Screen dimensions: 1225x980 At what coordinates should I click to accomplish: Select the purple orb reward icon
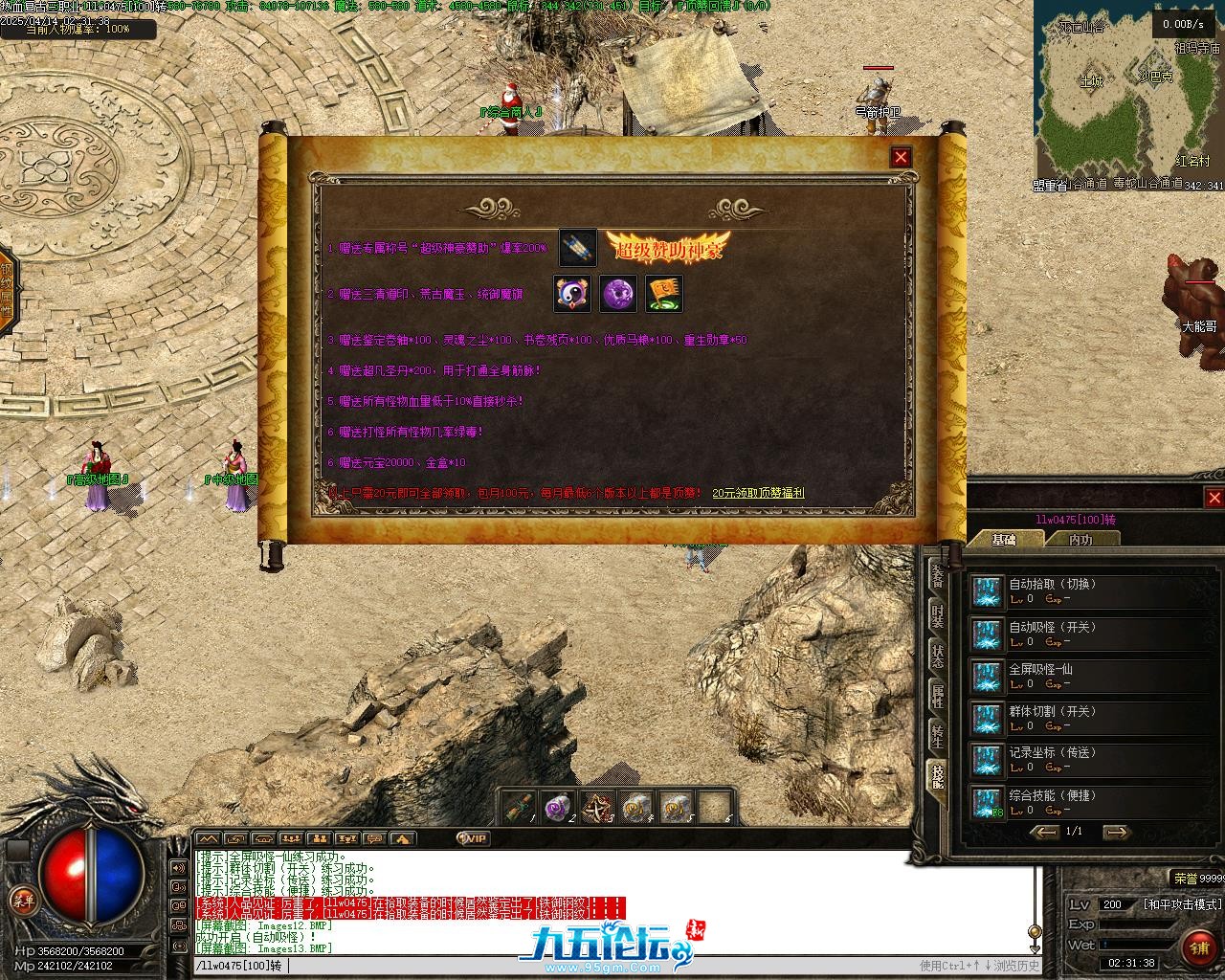[x=618, y=294]
